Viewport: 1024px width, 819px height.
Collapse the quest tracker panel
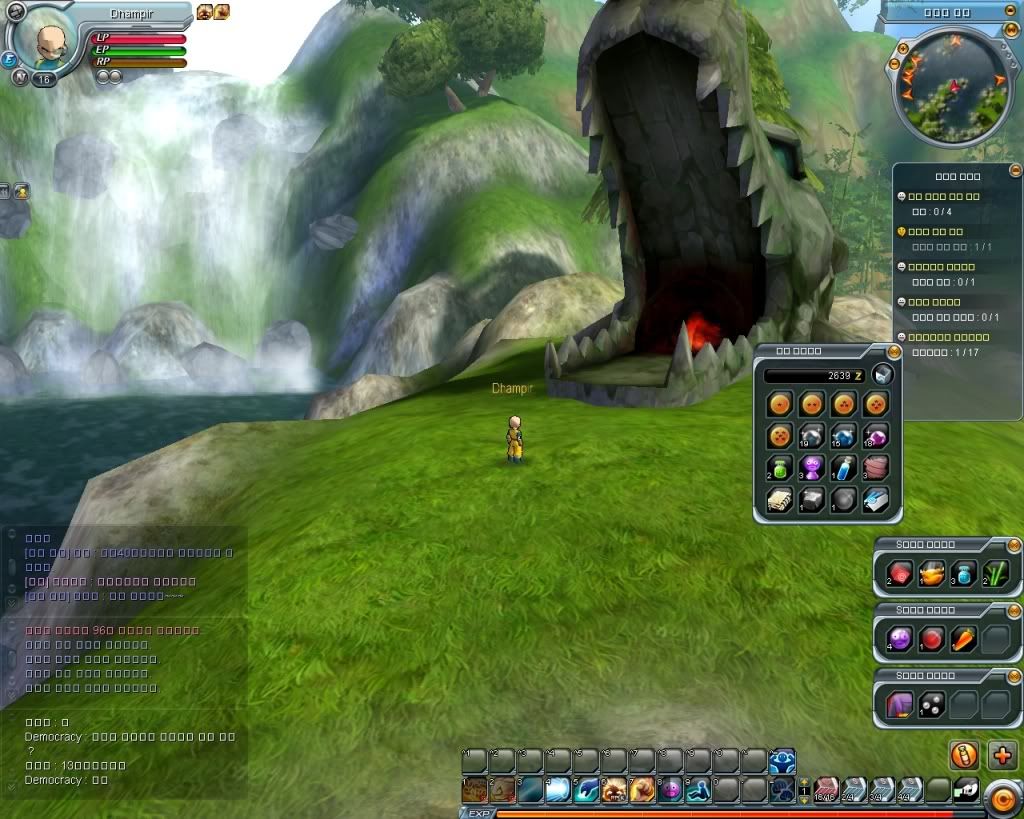click(1015, 170)
